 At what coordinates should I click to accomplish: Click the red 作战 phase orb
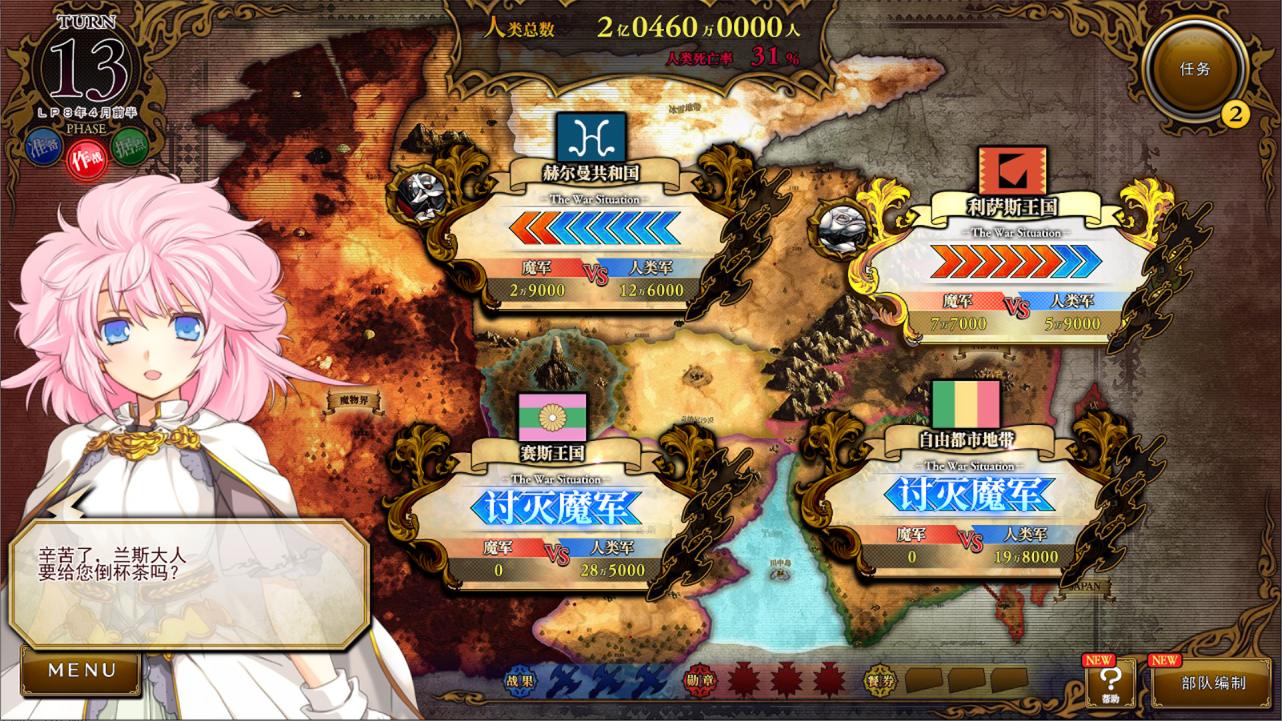tap(84, 158)
